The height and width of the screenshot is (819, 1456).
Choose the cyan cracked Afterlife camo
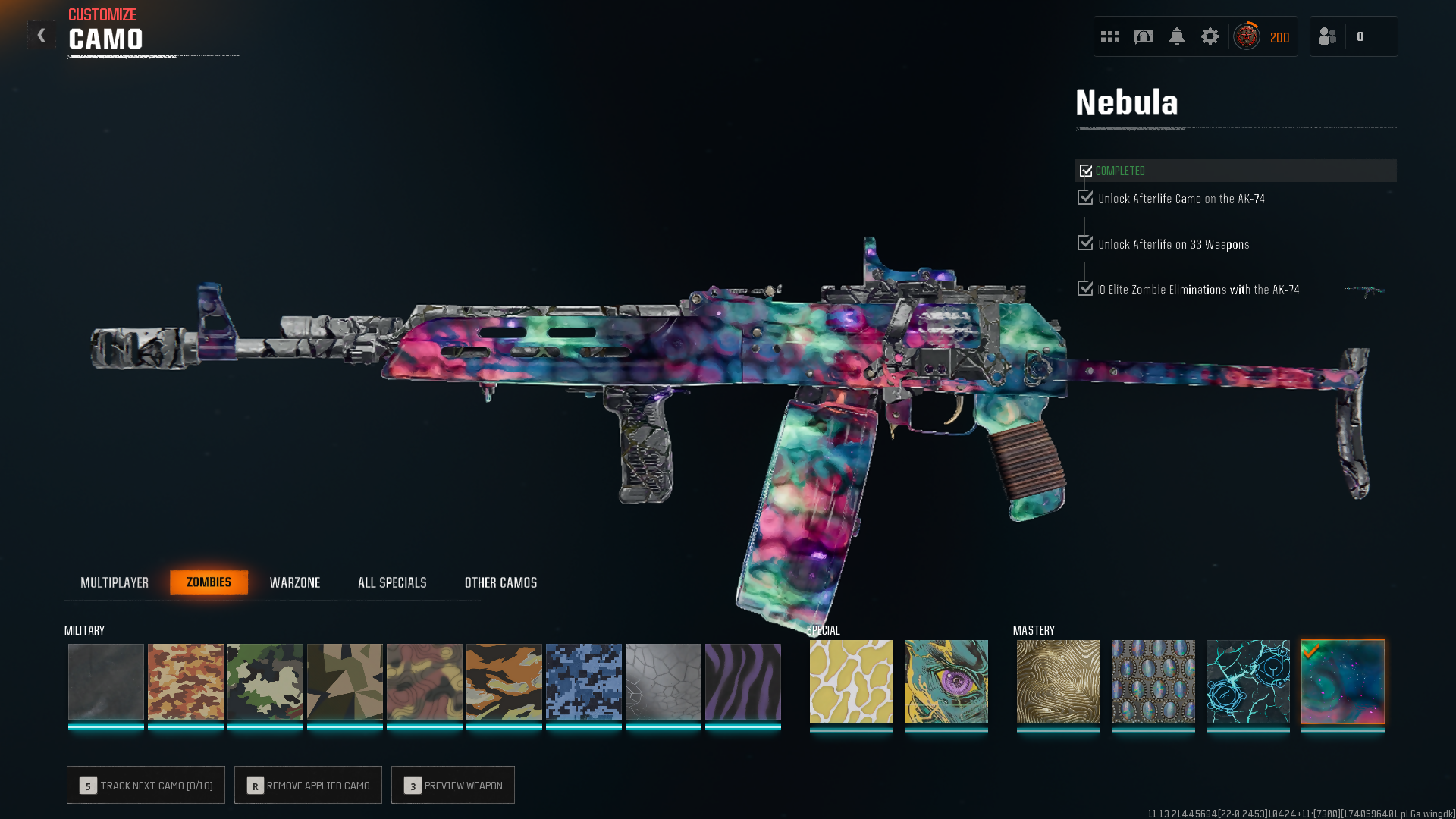tap(1248, 681)
